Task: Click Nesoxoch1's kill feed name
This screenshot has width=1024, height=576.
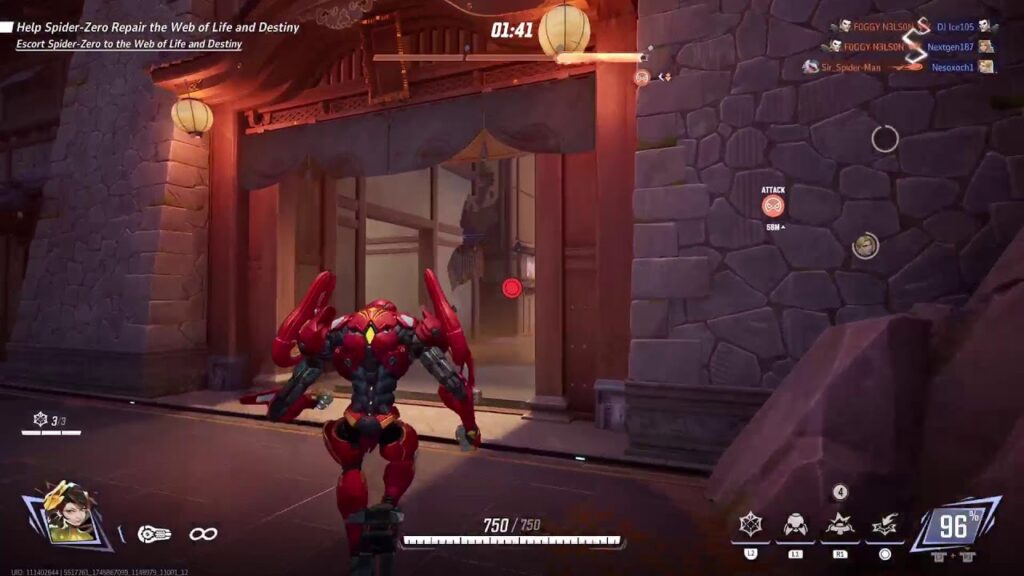Action: 954,67
